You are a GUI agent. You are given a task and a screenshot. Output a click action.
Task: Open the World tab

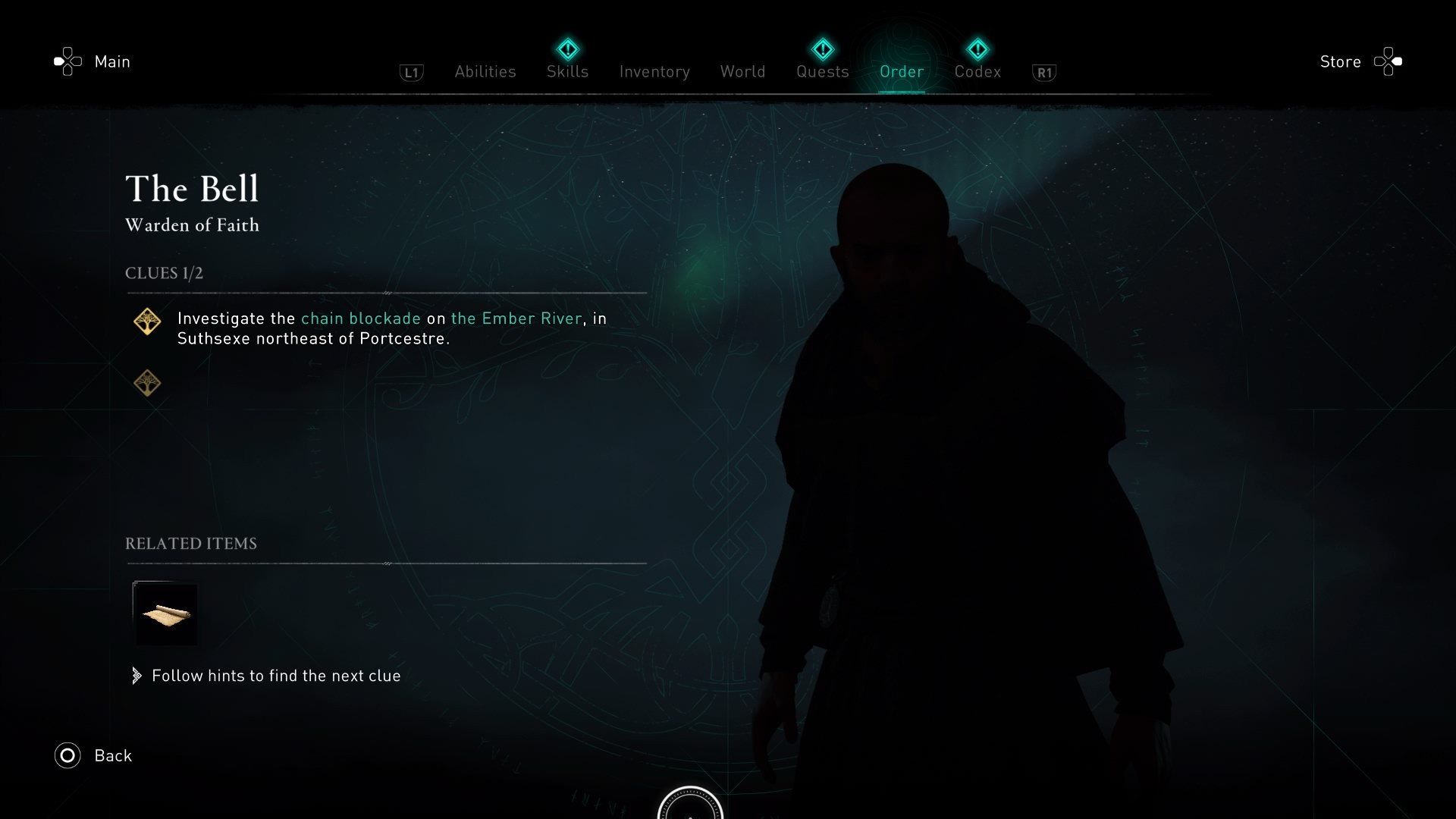[x=742, y=71]
